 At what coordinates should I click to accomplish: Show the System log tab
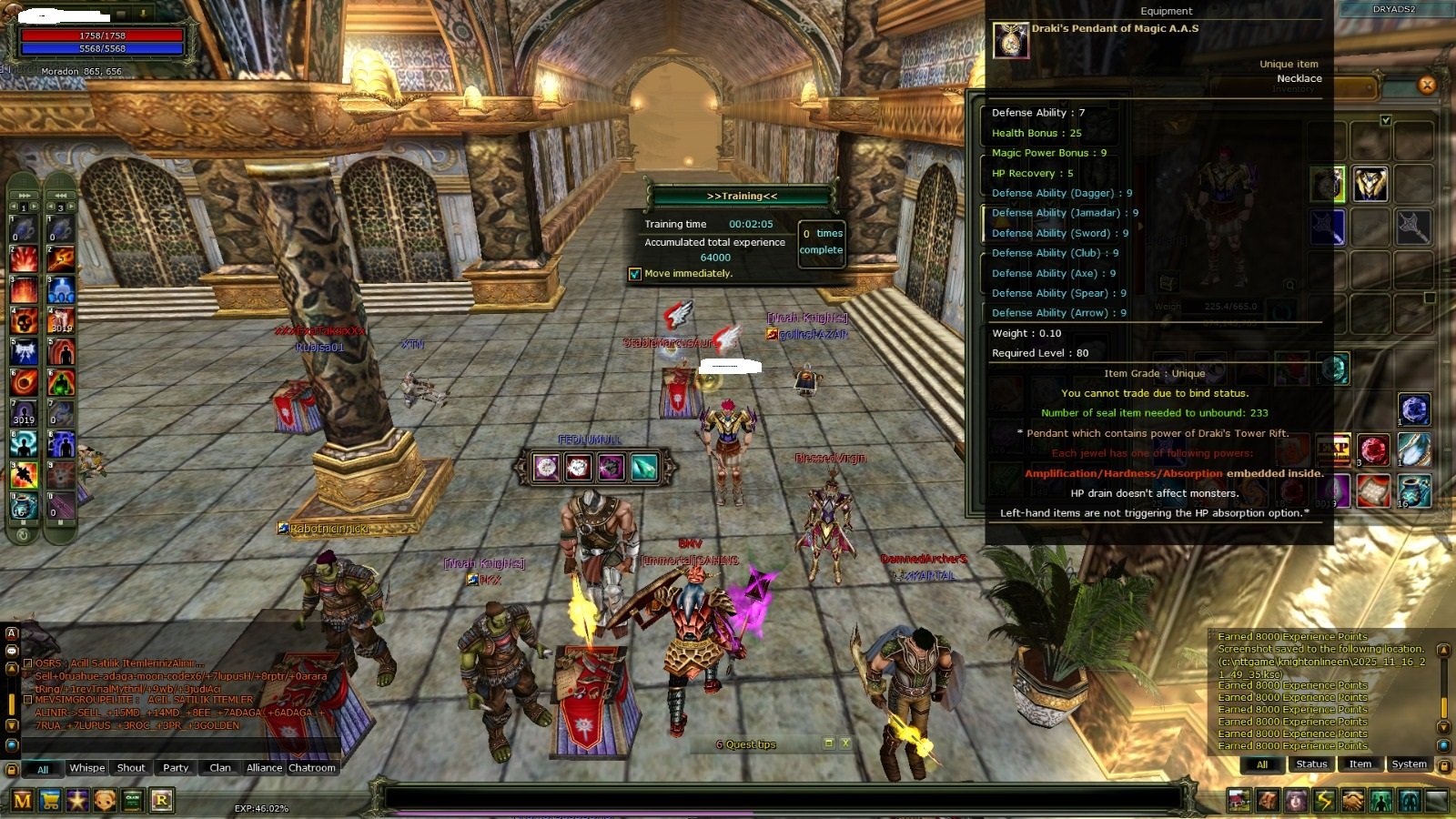pos(1409,764)
